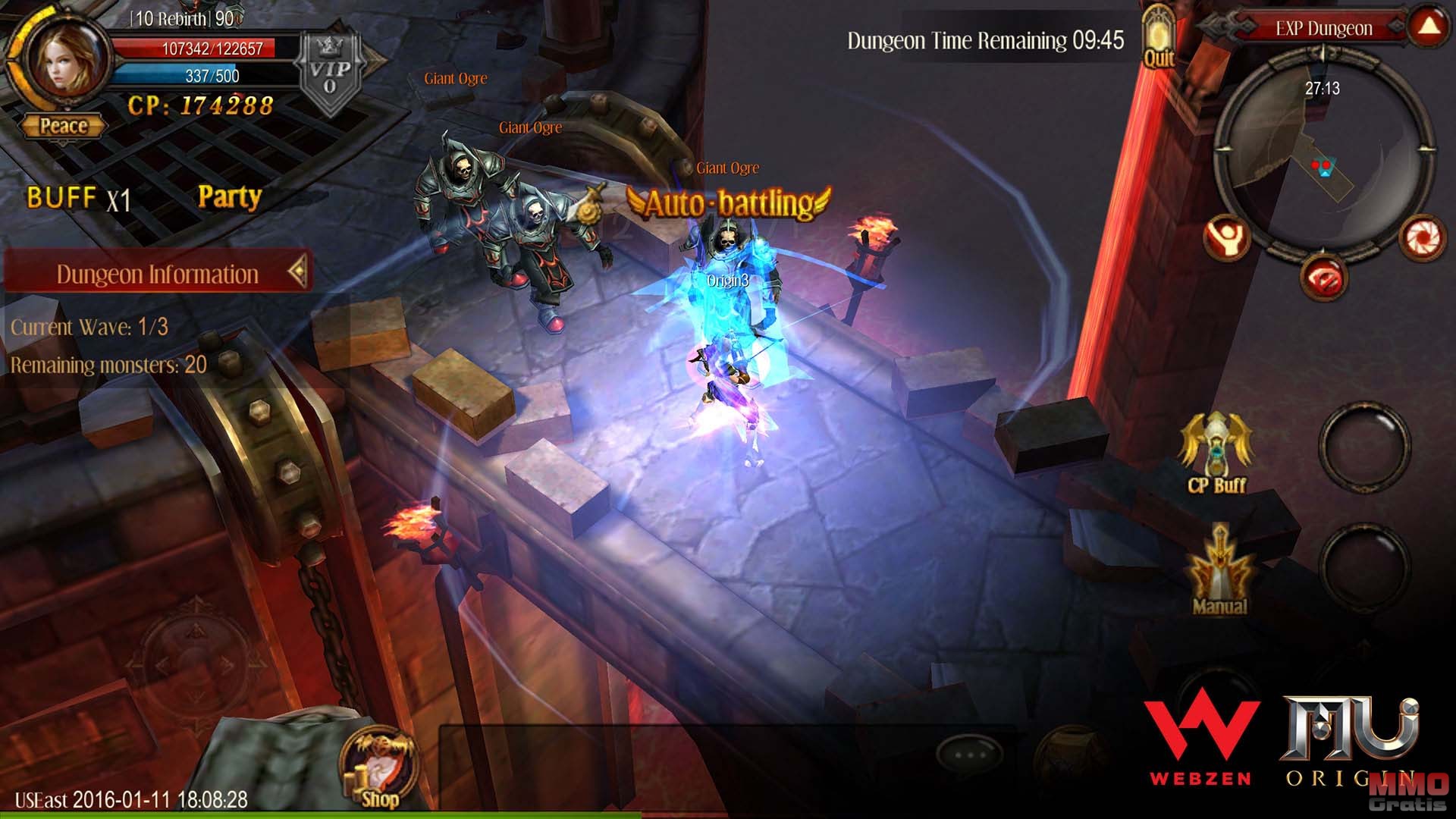Collapse the Dungeon Information panel
Screen dimensions: 1456x819
pyautogui.click(x=297, y=271)
